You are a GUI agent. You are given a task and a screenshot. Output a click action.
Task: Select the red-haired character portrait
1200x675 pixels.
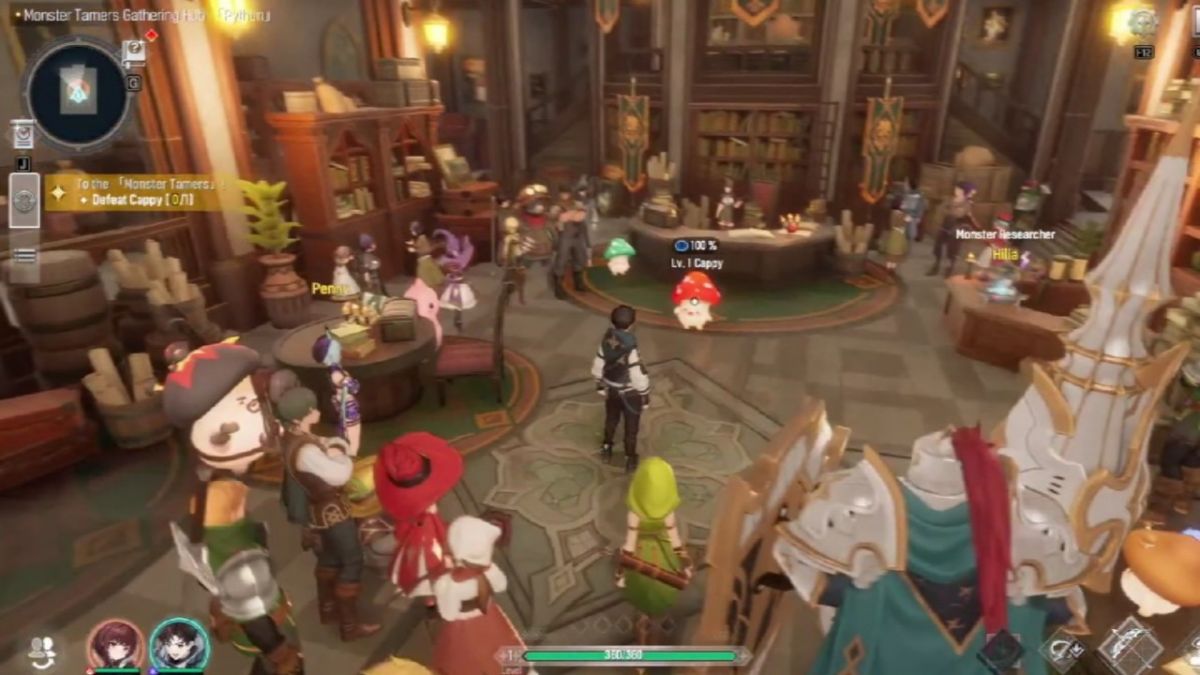116,646
